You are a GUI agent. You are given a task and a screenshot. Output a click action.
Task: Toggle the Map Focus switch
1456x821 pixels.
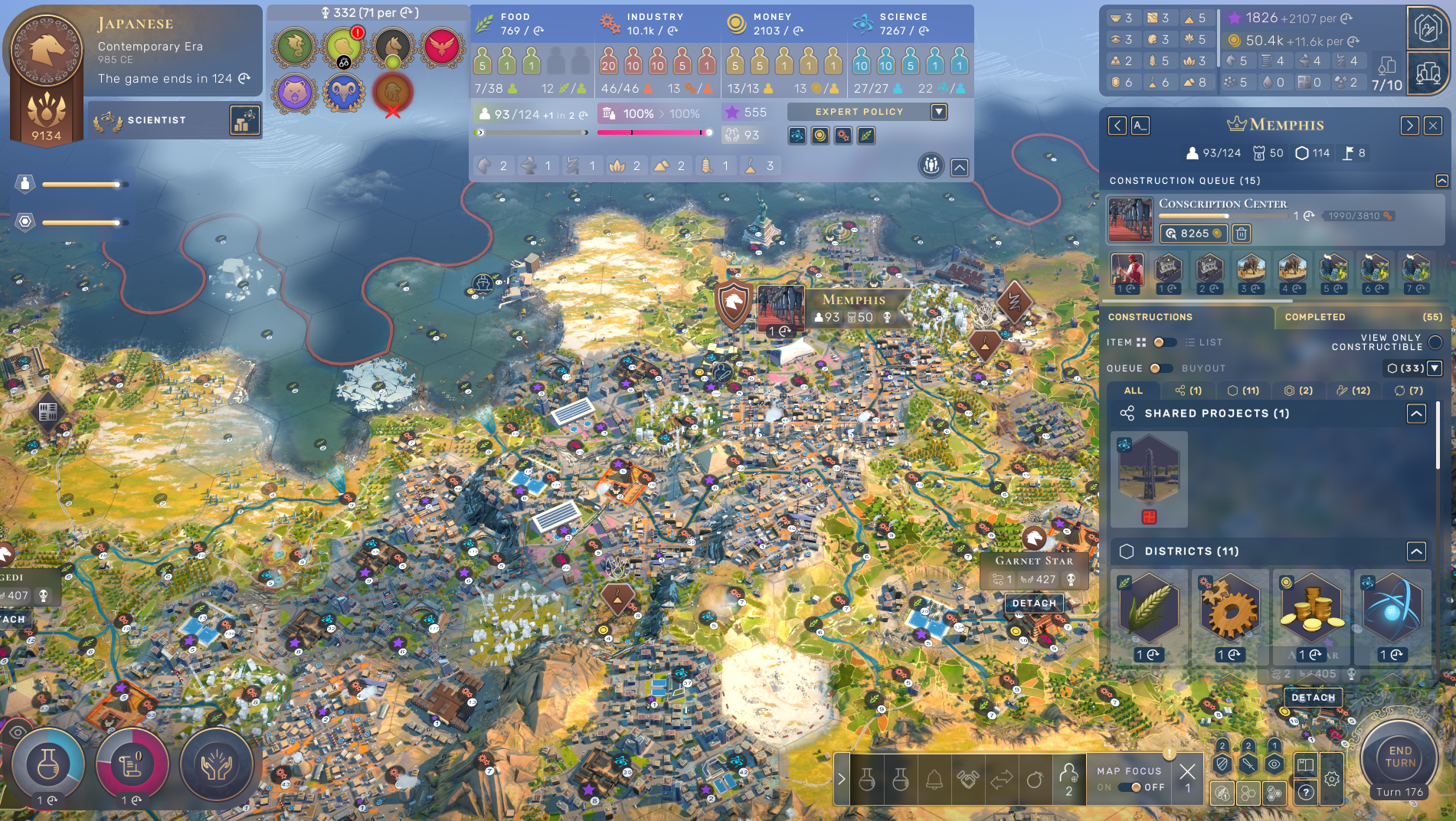(1130, 787)
